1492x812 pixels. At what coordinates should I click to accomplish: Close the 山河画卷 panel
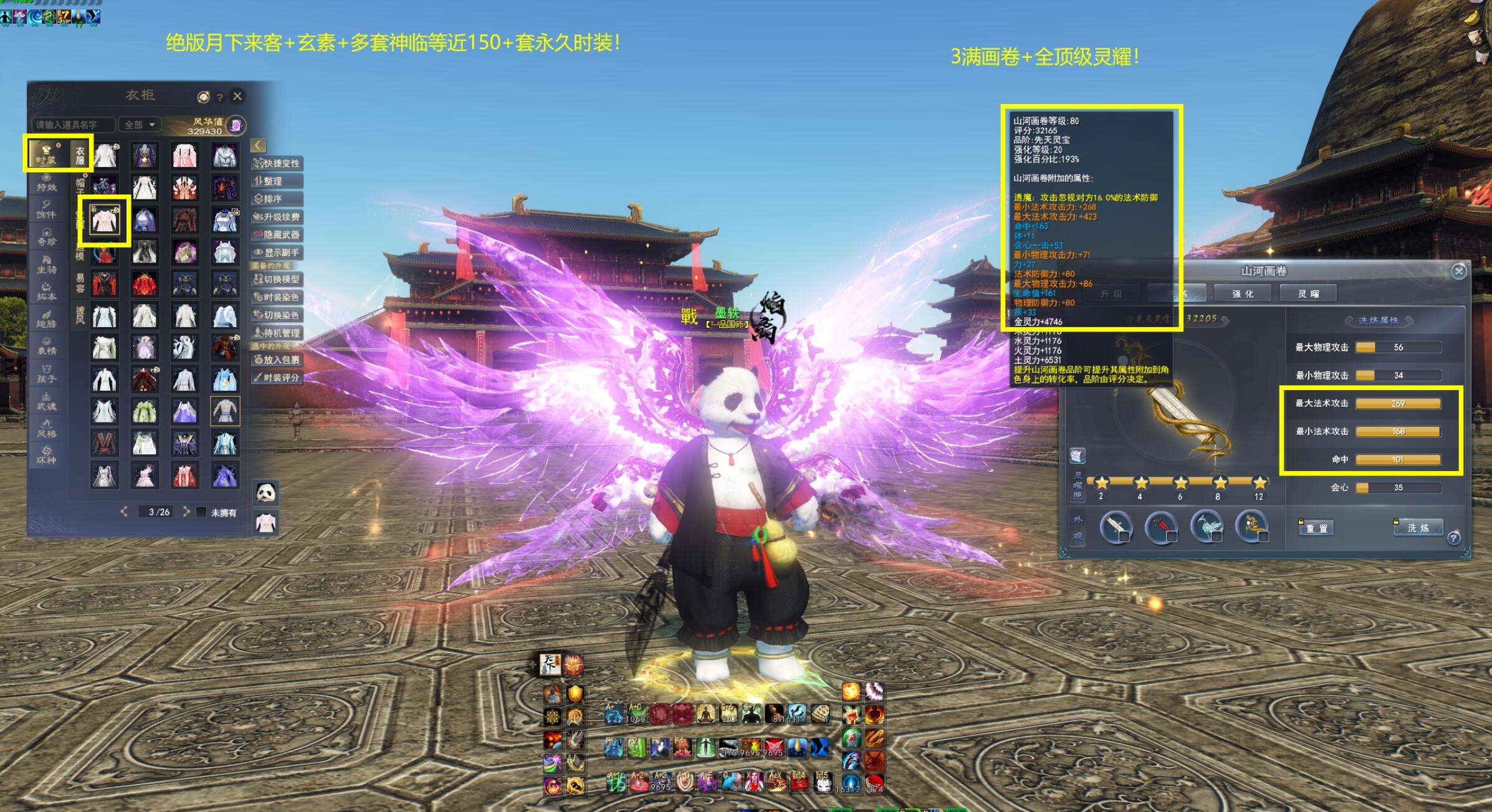click(1458, 271)
